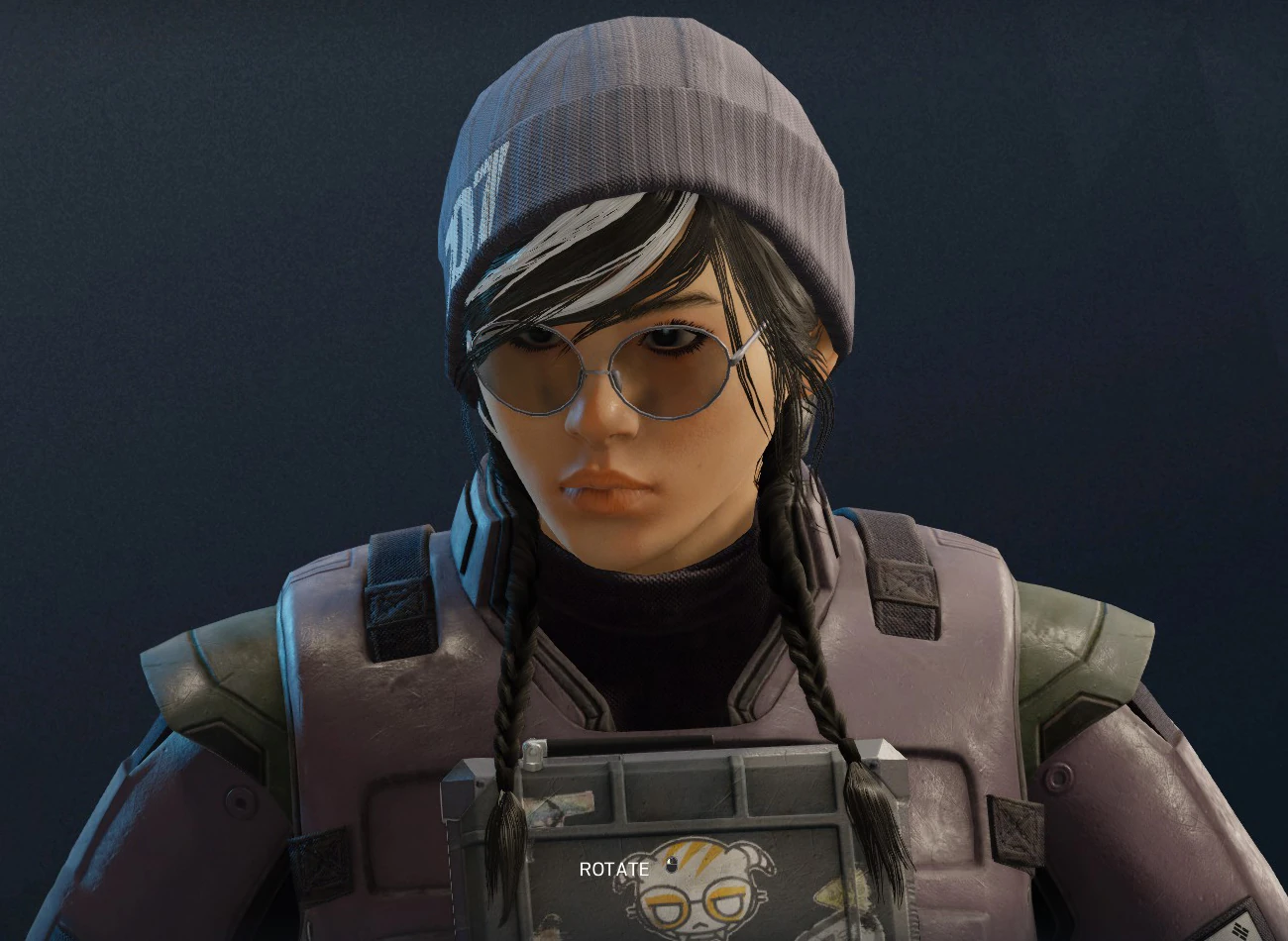Click the ROTATE label
Screen dimensions: 1288x941
tap(614, 868)
